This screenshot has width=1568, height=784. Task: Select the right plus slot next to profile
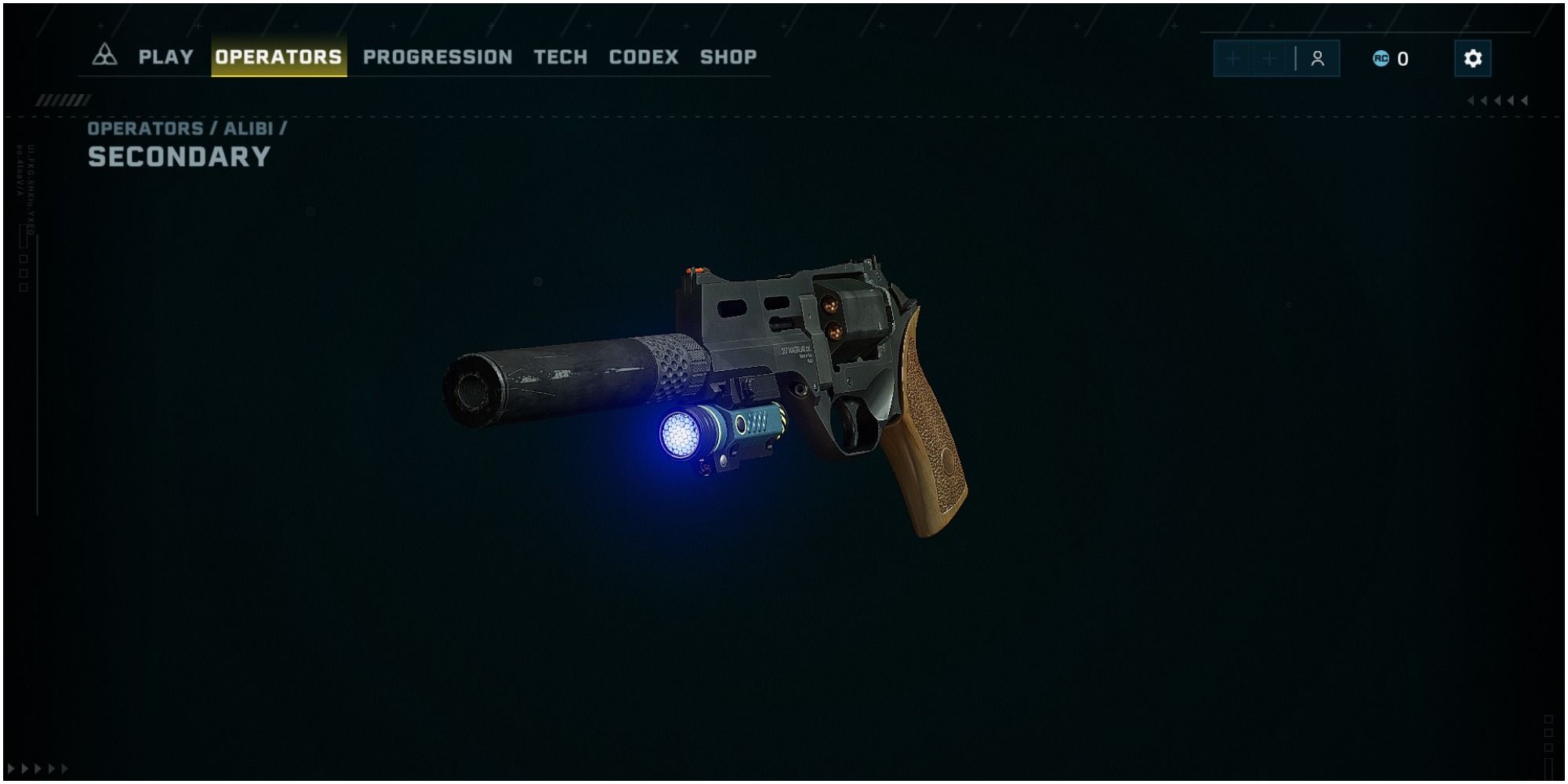pyautogui.click(x=1269, y=57)
